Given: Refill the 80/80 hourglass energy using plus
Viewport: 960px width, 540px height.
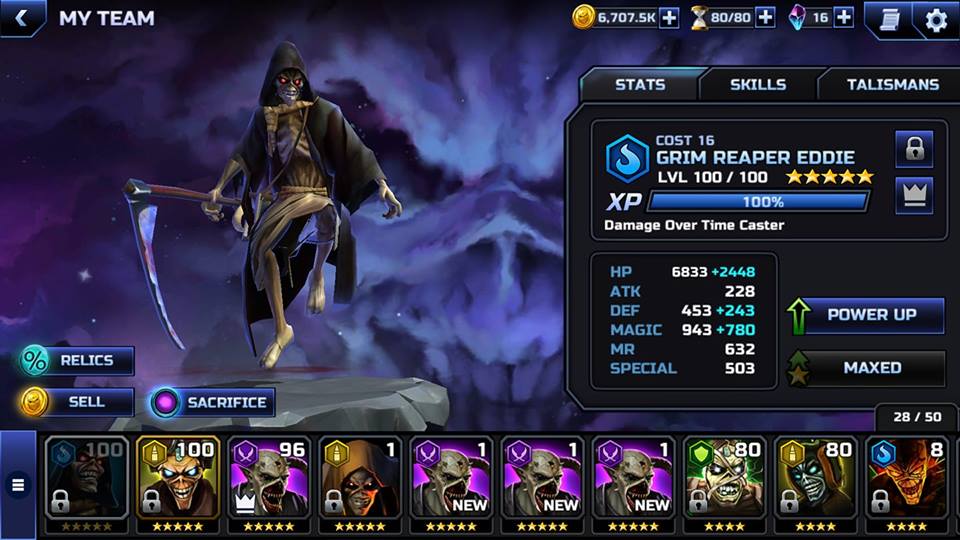Looking at the screenshot, I should click(x=765, y=17).
